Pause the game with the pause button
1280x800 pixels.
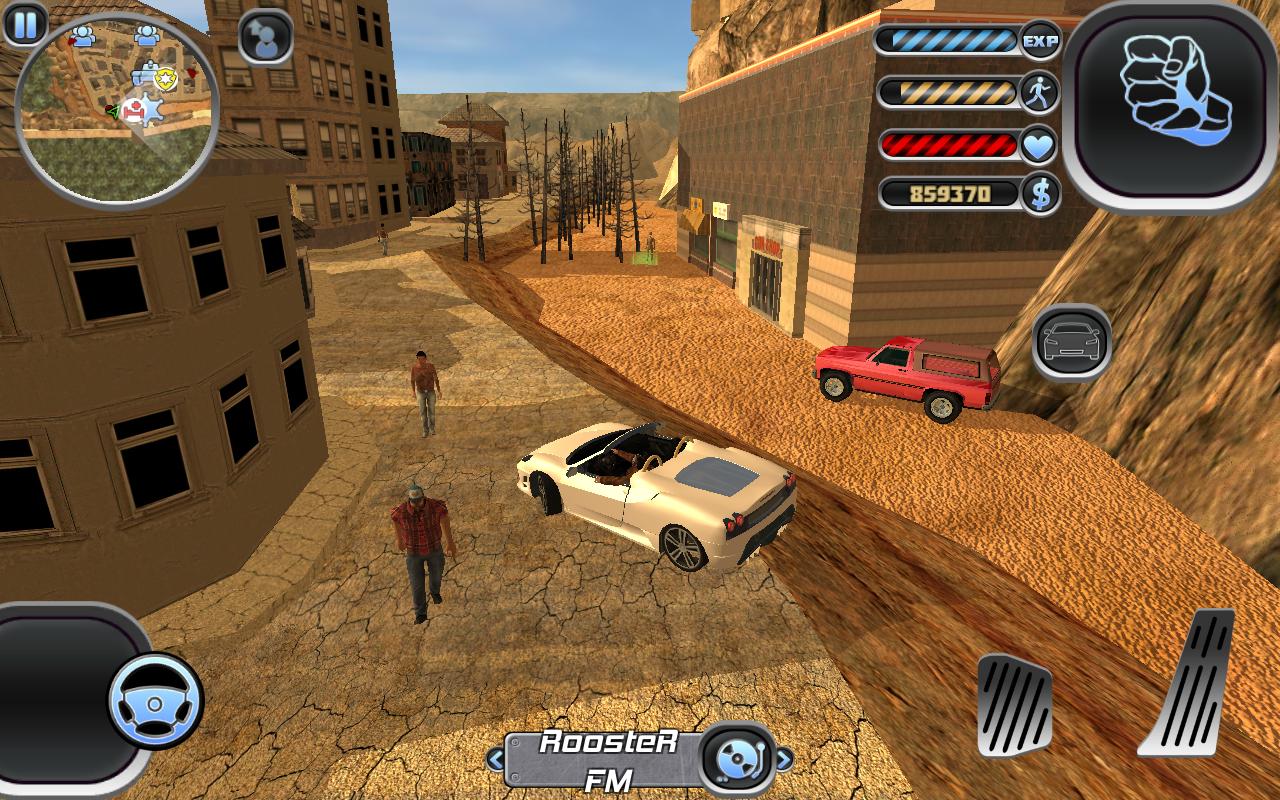25,23
